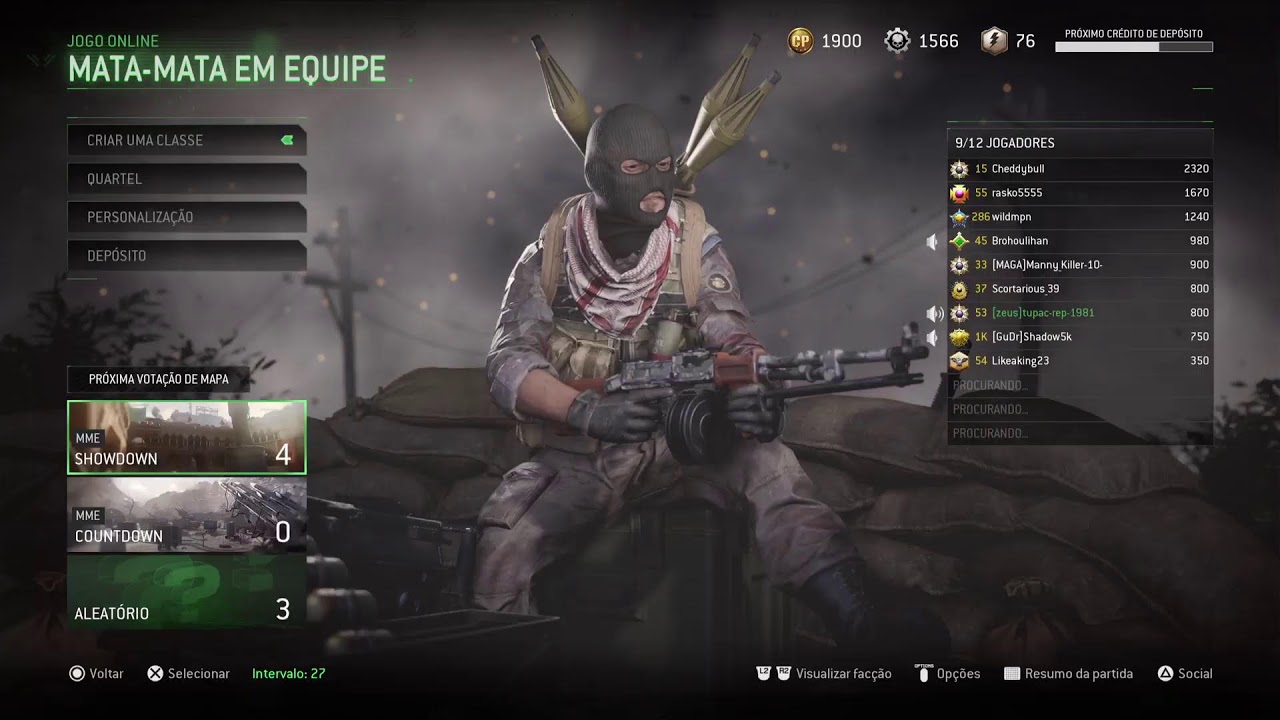Pick the Likeaking23 player row
The height and width of the screenshot is (720, 1280).
[x=1079, y=361]
